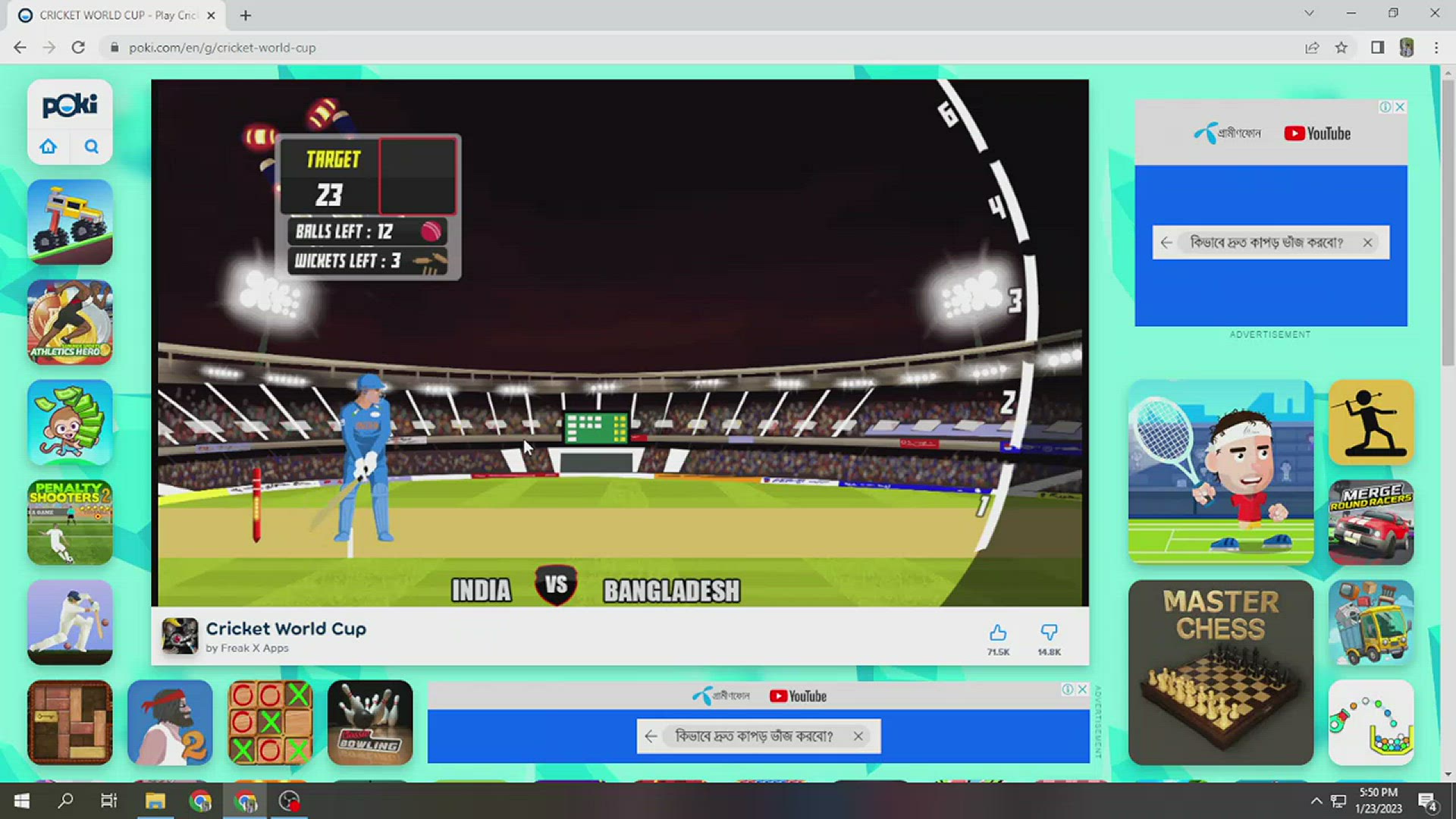Give Cricket World Cup a thumbs up

point(997,632)
